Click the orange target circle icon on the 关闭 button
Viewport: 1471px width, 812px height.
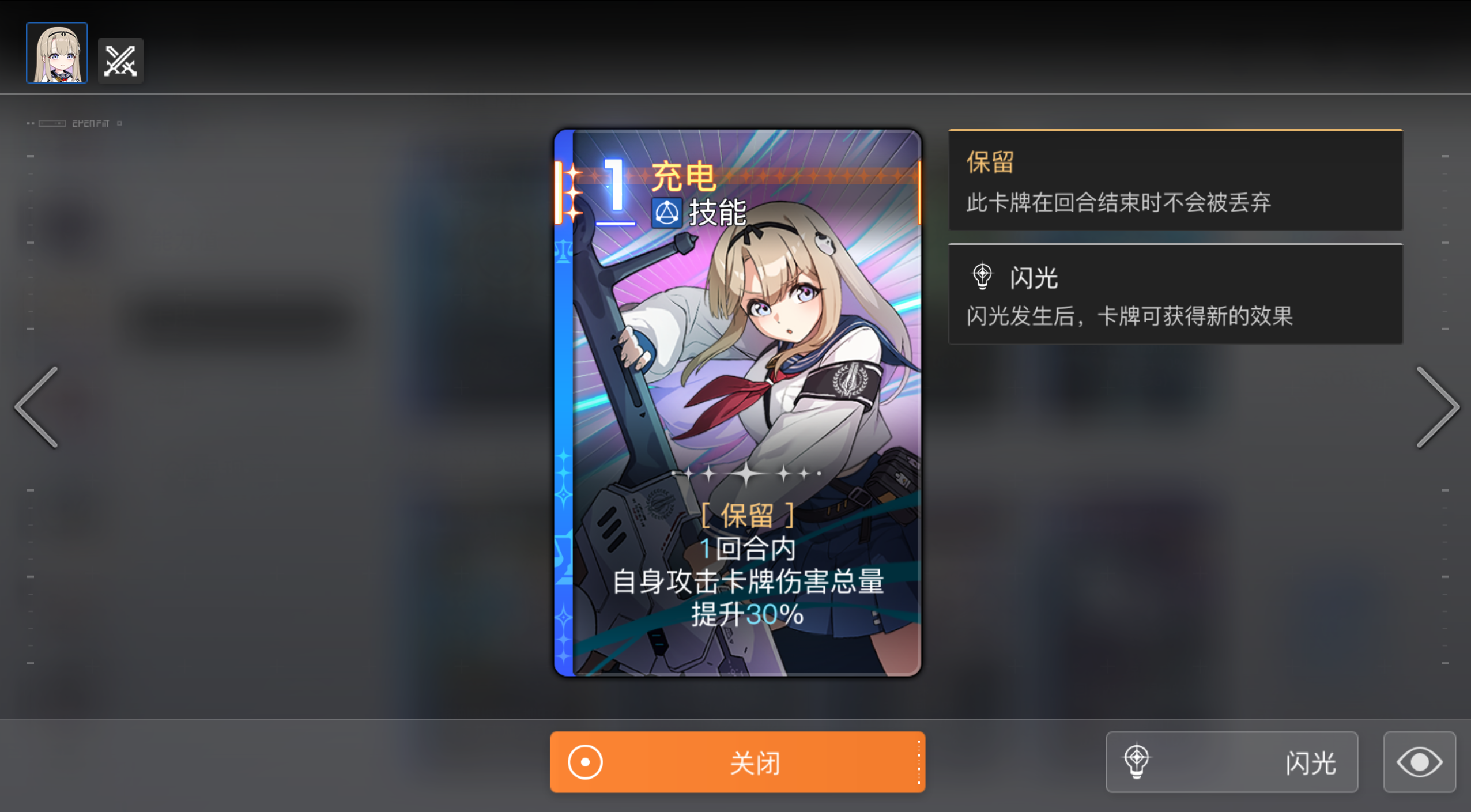[584, 761]
